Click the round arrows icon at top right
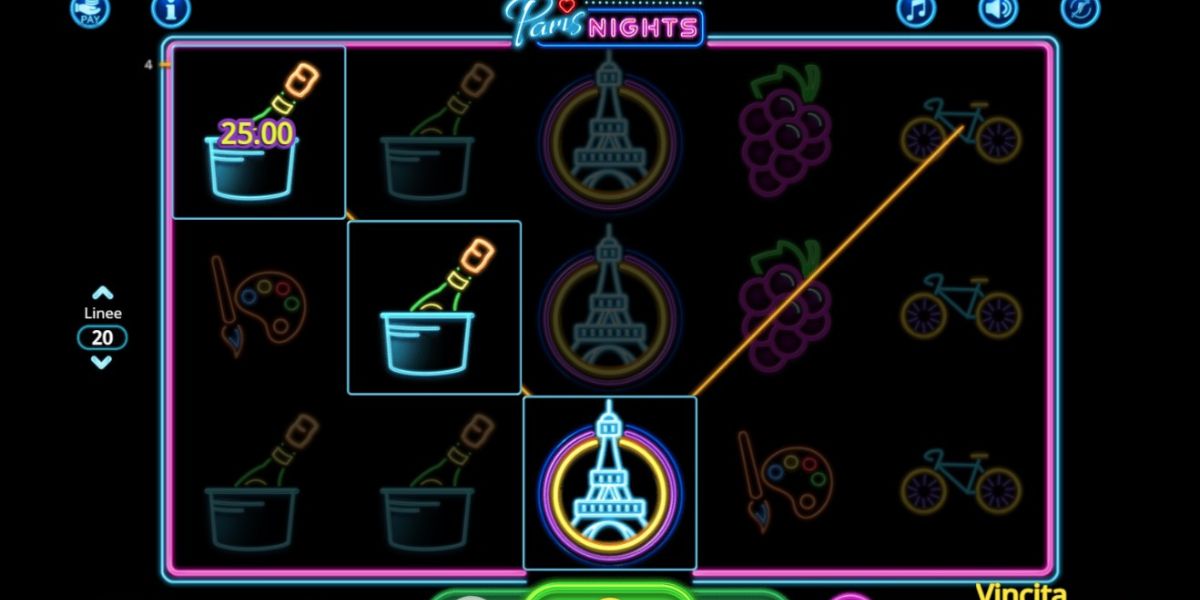The width and height of the screenshot is (1200, 600). 1080,10
